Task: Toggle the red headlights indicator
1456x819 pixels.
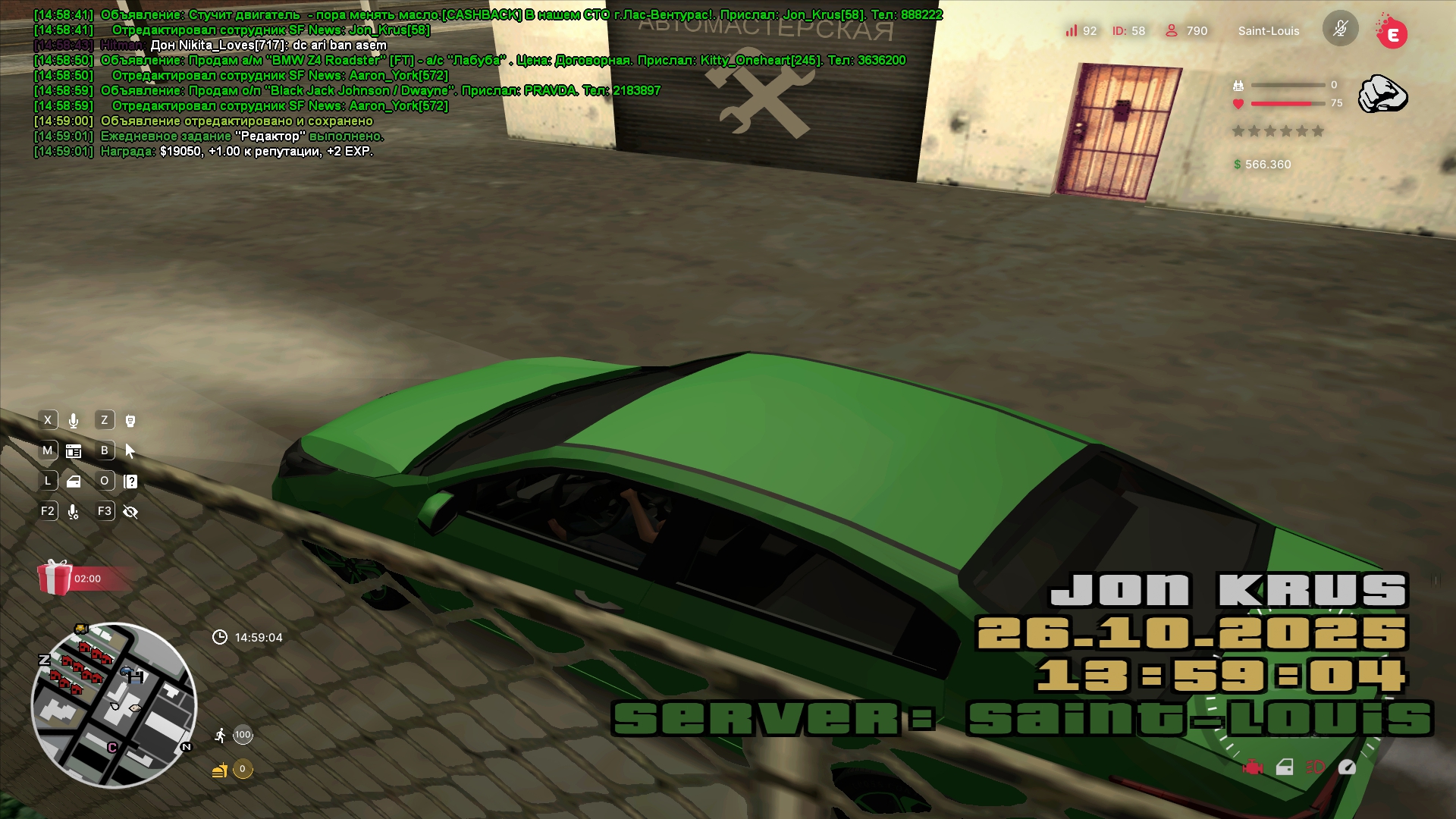Action: pos(1315,767)
